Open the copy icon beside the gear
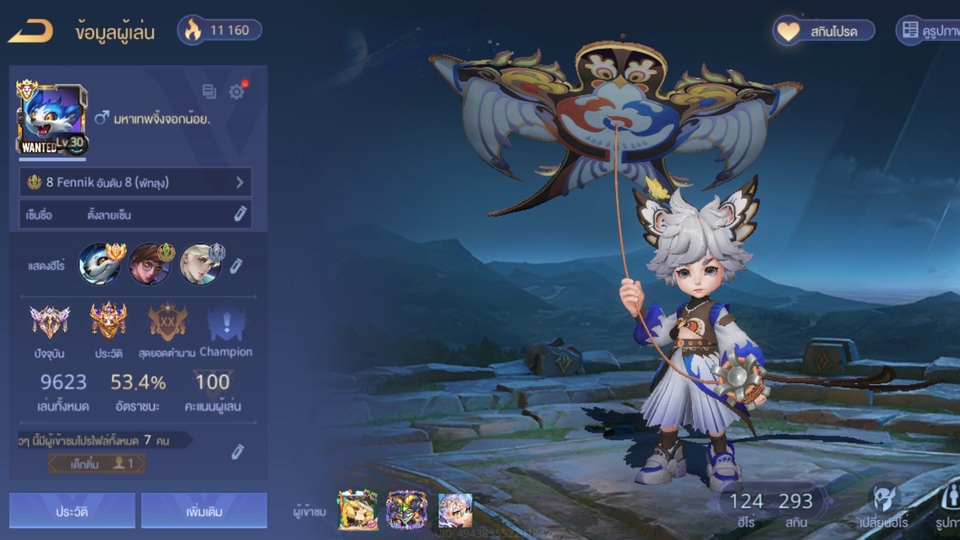Image resolution: width=960 pixels, height=540 pixels. (209, 92)
